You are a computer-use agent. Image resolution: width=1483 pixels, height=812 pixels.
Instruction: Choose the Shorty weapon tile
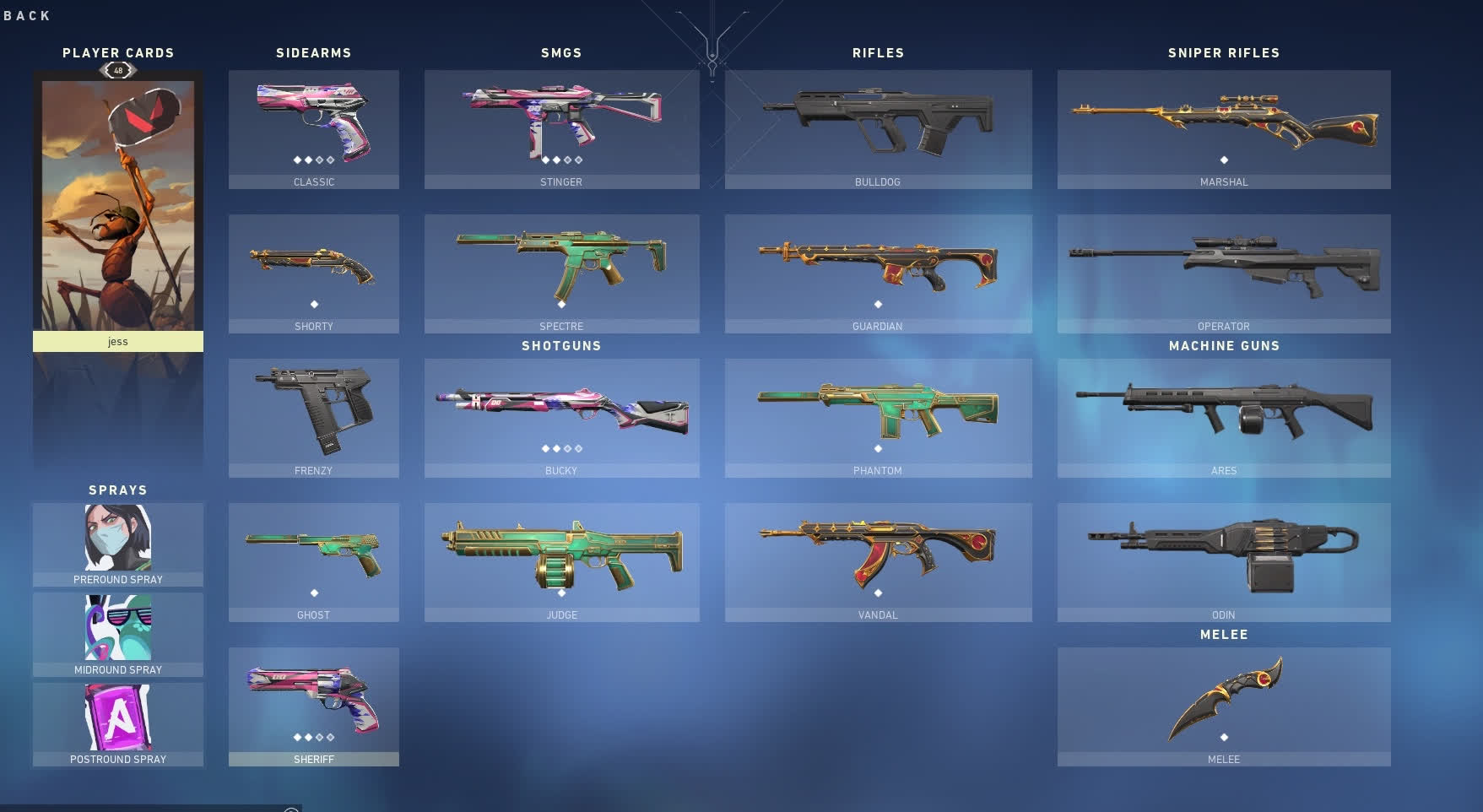[x=314, y=273]
